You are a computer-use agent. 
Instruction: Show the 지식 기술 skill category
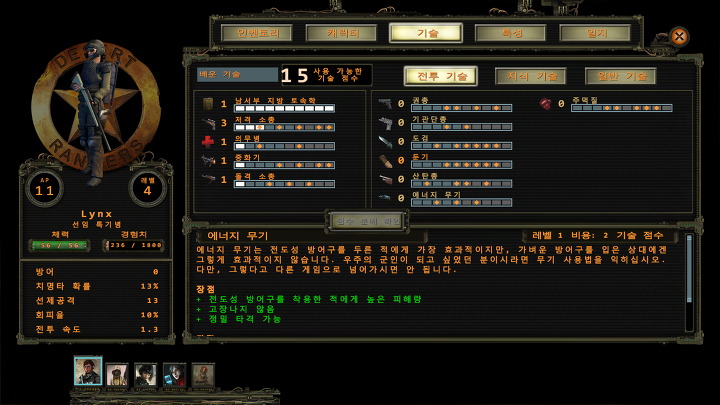(531, 76)
